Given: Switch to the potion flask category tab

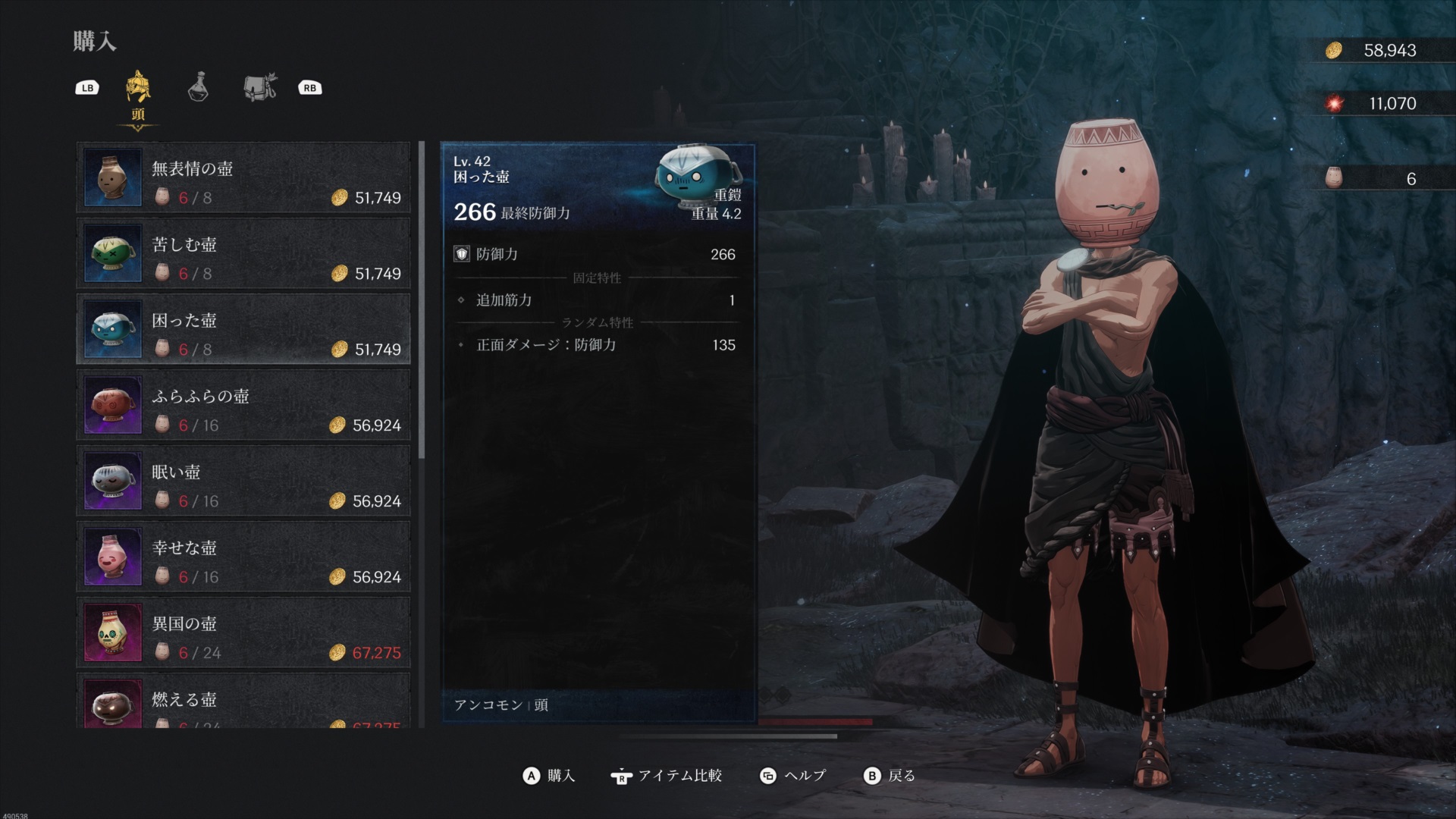Looking at the screenshot, I should (x=198, y=87).
